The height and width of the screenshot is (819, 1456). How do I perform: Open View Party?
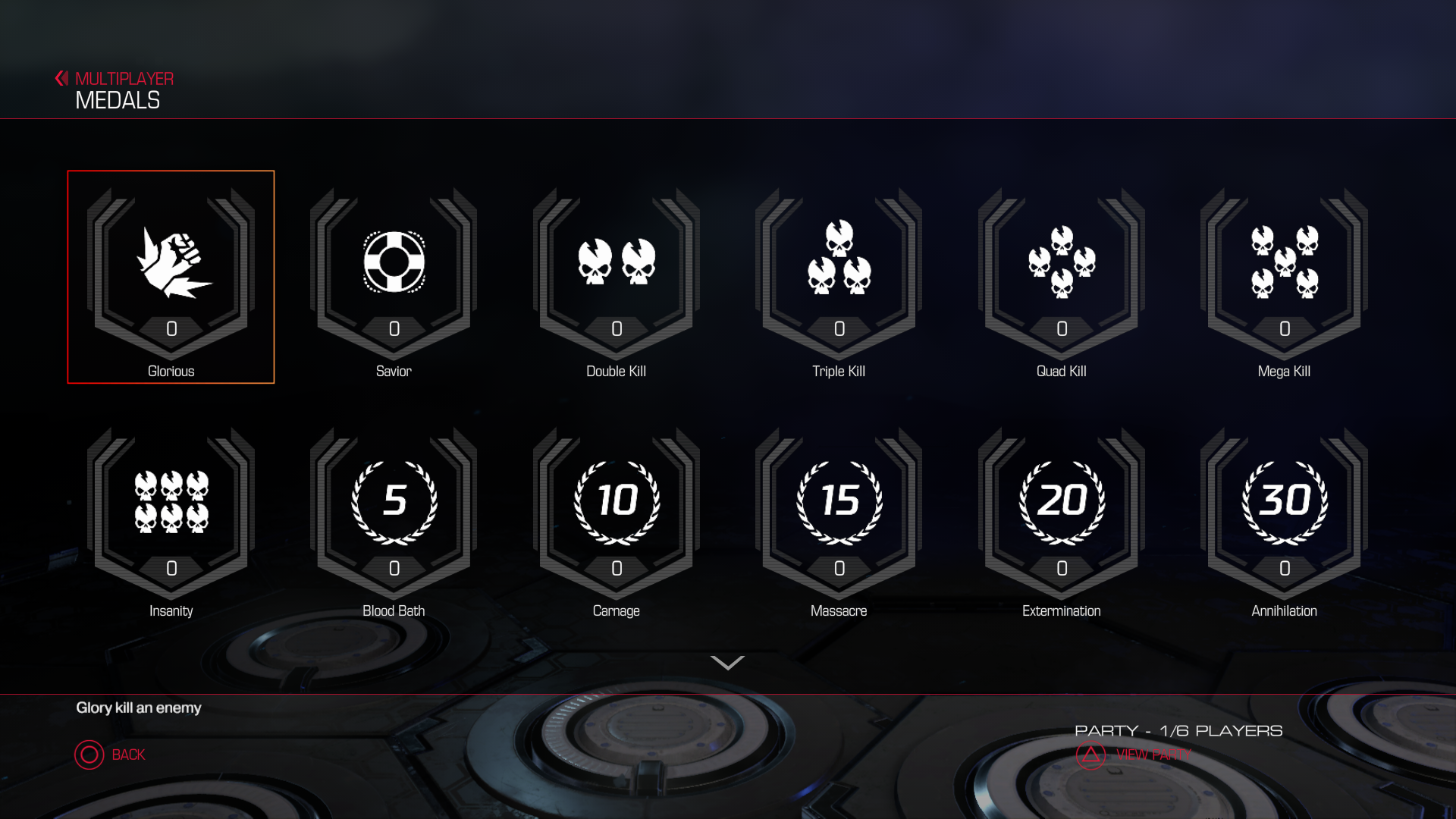coord(1134,755)
